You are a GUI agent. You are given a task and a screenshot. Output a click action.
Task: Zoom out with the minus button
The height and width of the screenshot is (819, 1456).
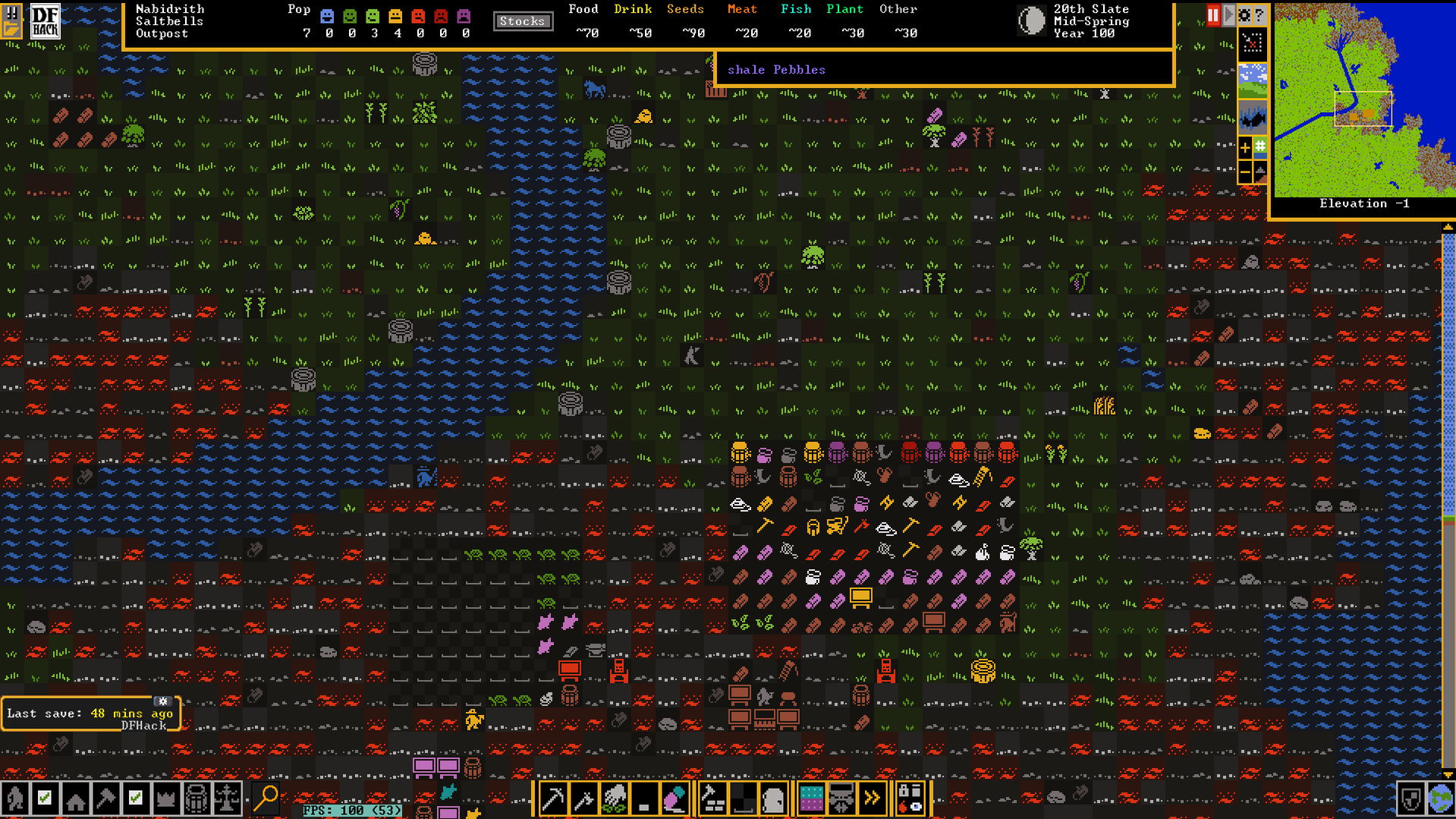tap(1245, 173)
